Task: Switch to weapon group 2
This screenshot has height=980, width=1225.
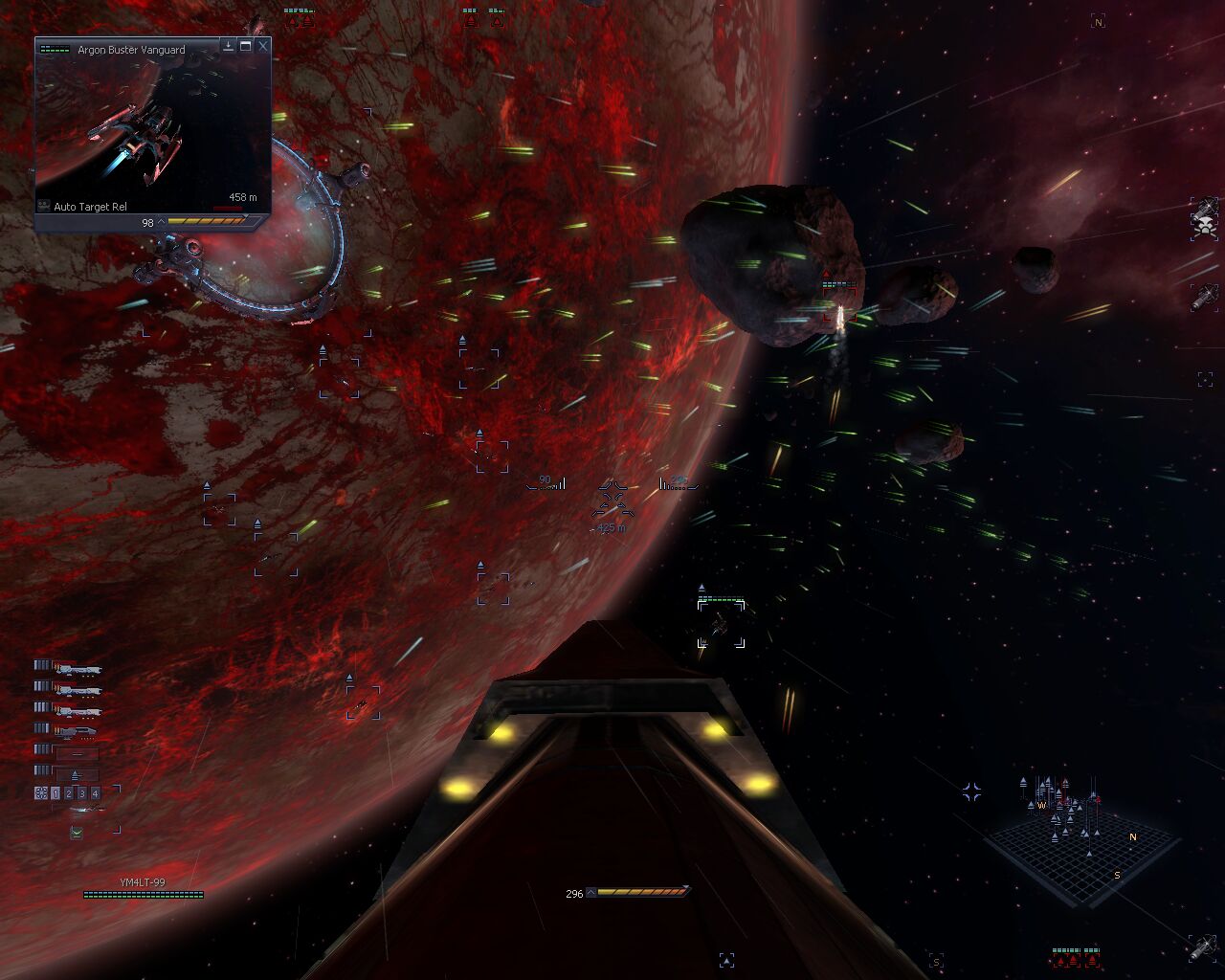Action: [69, 793]
